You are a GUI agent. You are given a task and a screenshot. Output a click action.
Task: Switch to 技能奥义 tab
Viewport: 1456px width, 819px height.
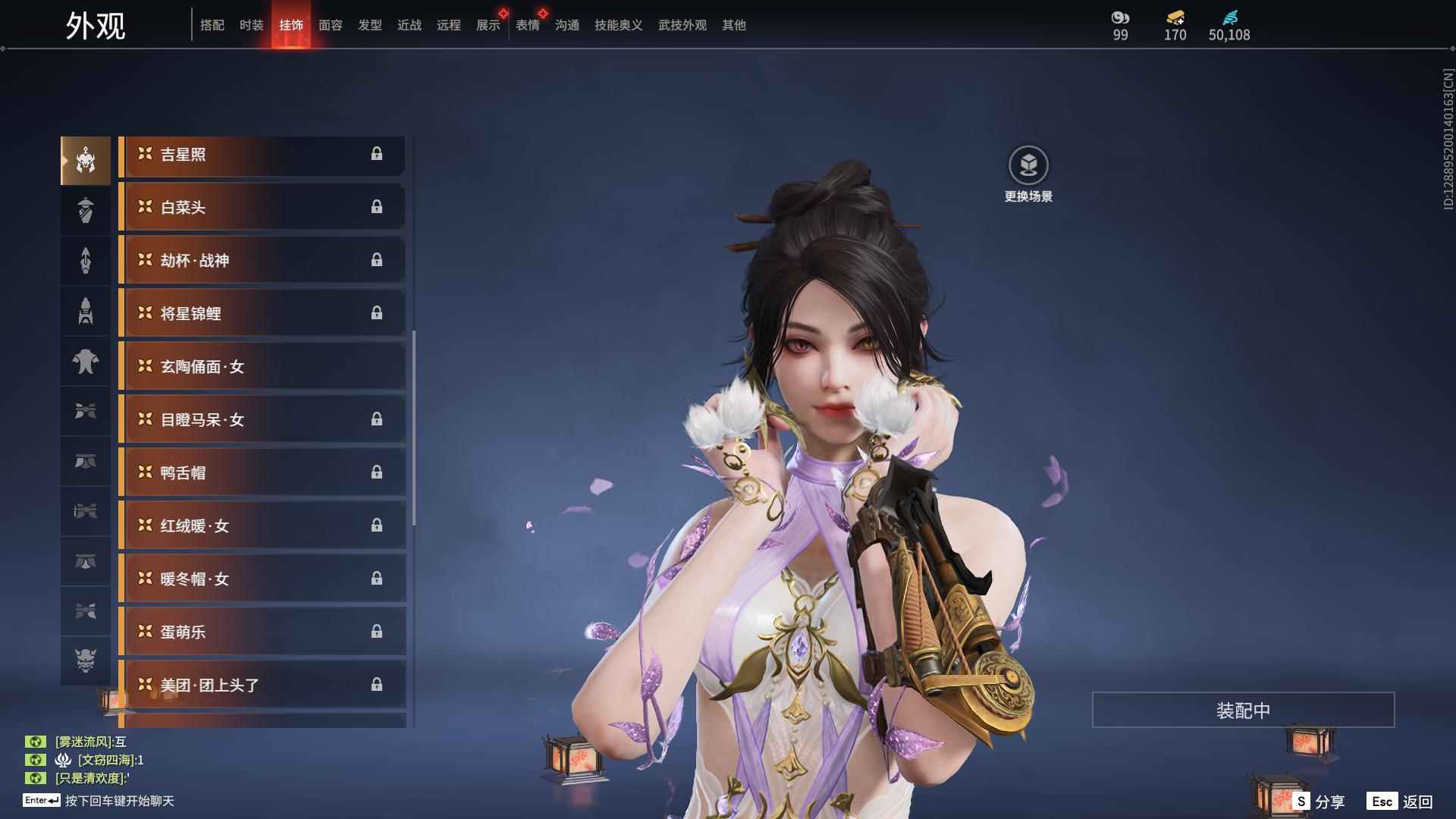(x=618, y=25)
